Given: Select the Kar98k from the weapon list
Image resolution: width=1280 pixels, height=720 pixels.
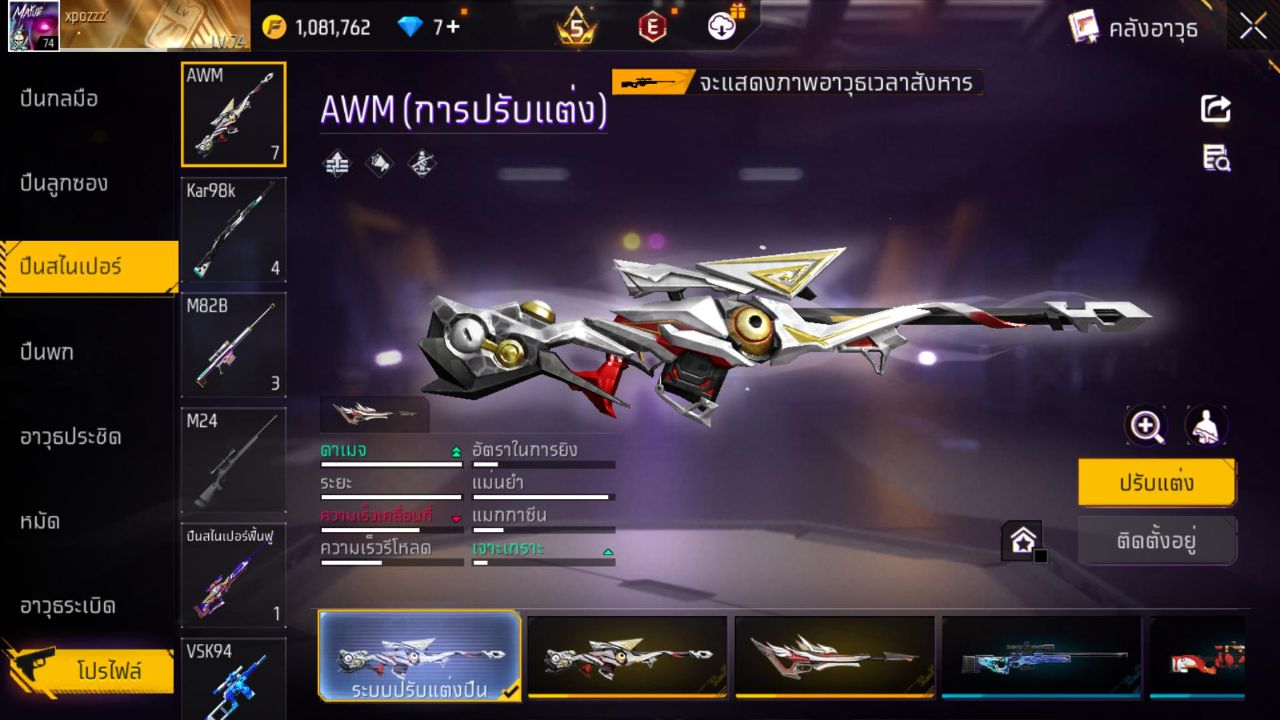Looking at the screenshot, I should [x=233, y=230].
